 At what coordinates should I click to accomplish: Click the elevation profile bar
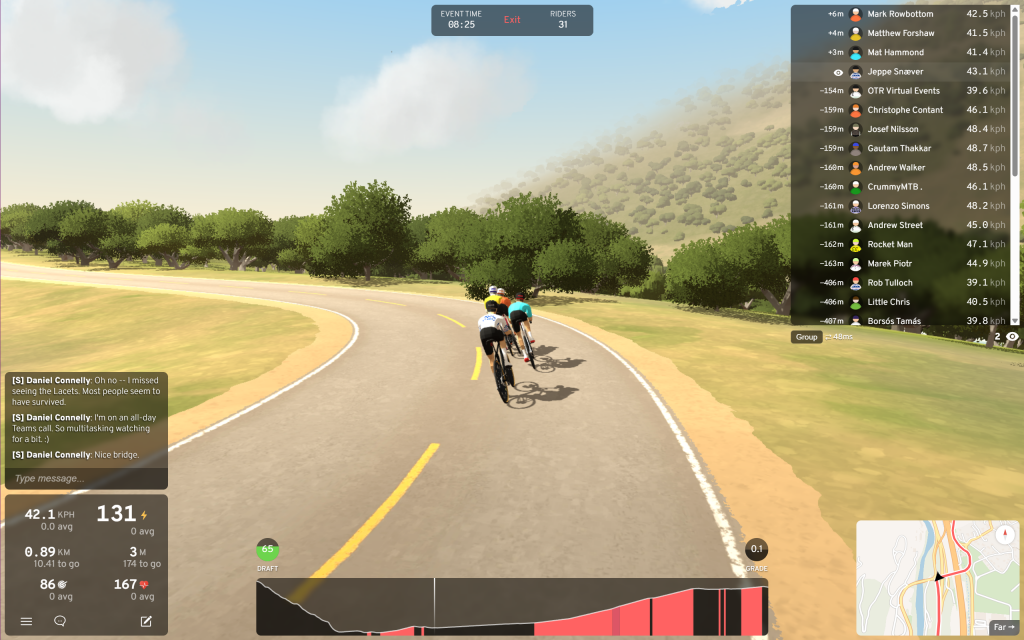pos(512,607)
